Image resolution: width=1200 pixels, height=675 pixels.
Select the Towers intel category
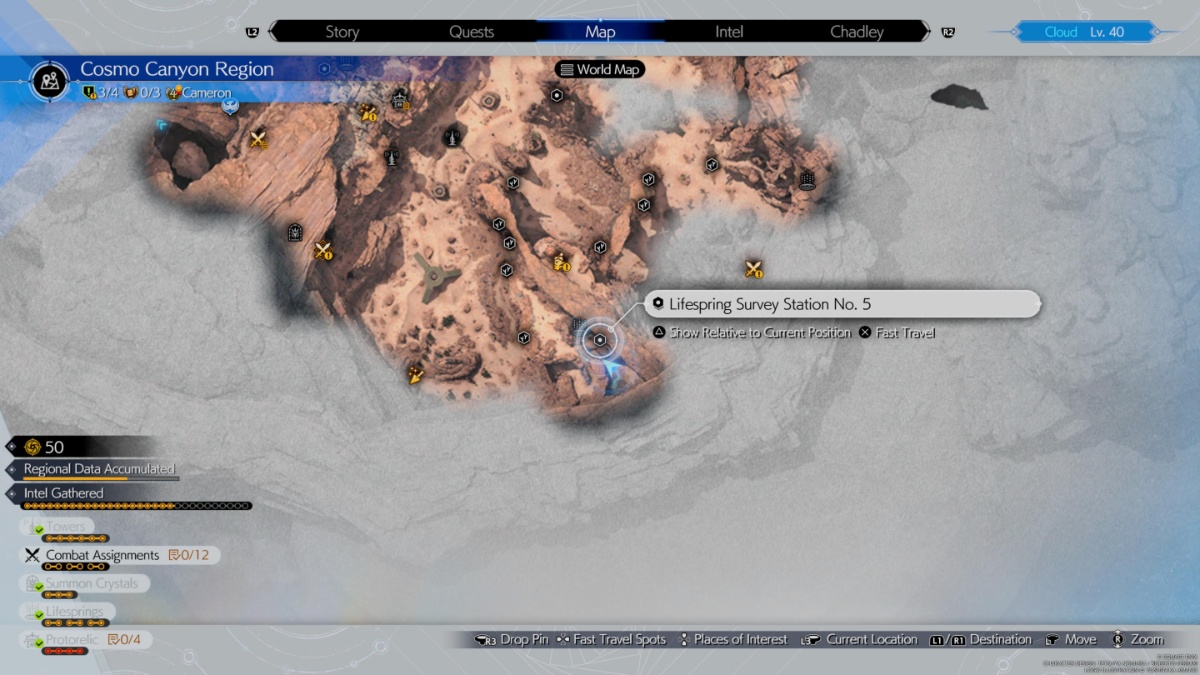[x=66, y=527]
